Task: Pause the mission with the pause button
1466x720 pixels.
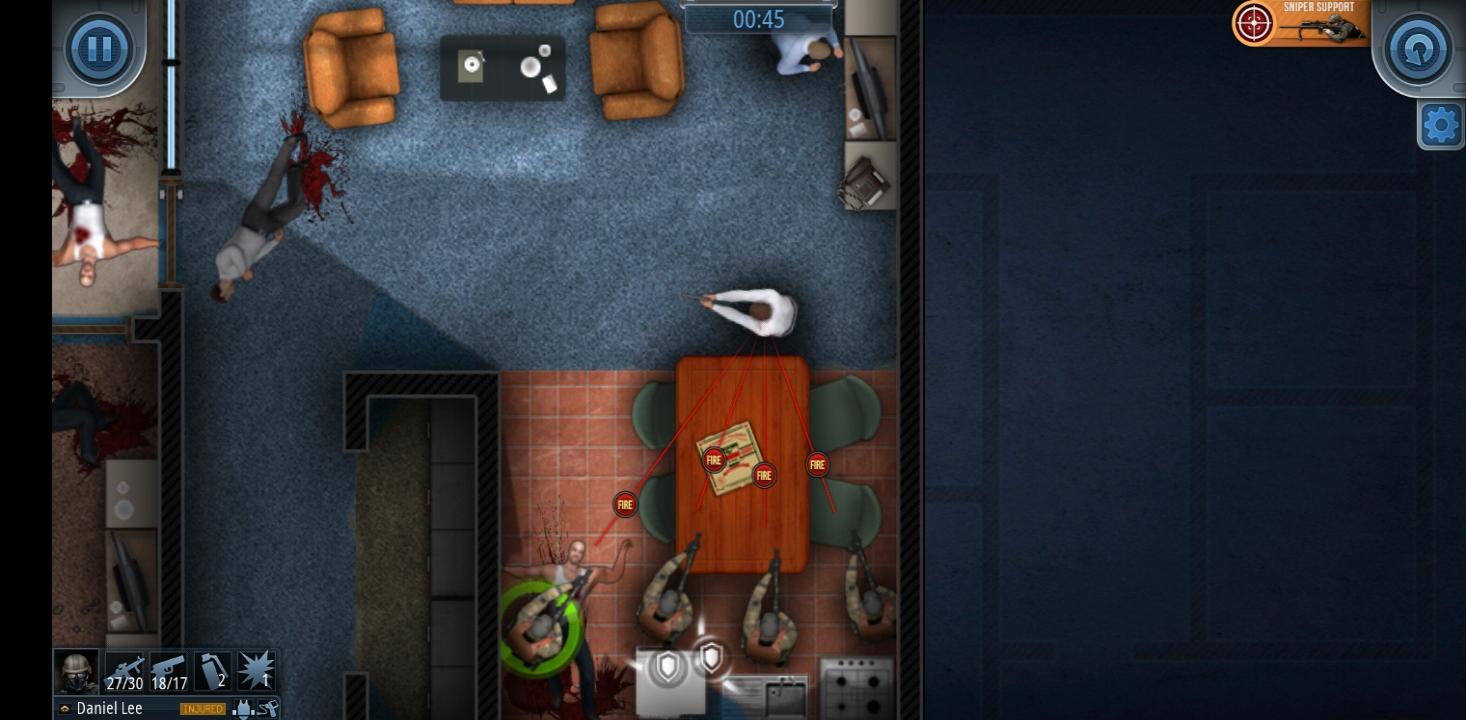Action: coord(99,48)
